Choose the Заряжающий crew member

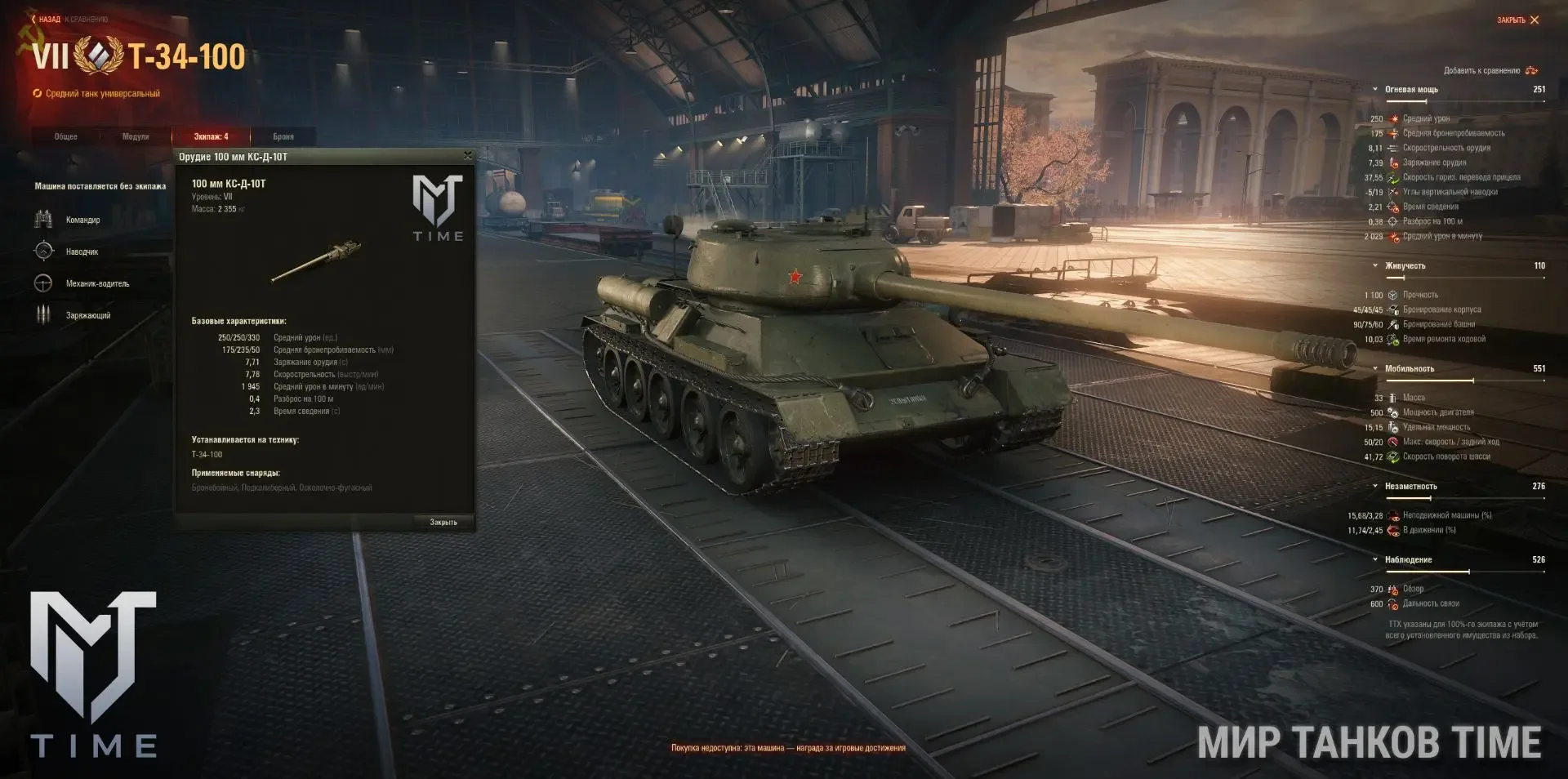(x=87, y=315)
